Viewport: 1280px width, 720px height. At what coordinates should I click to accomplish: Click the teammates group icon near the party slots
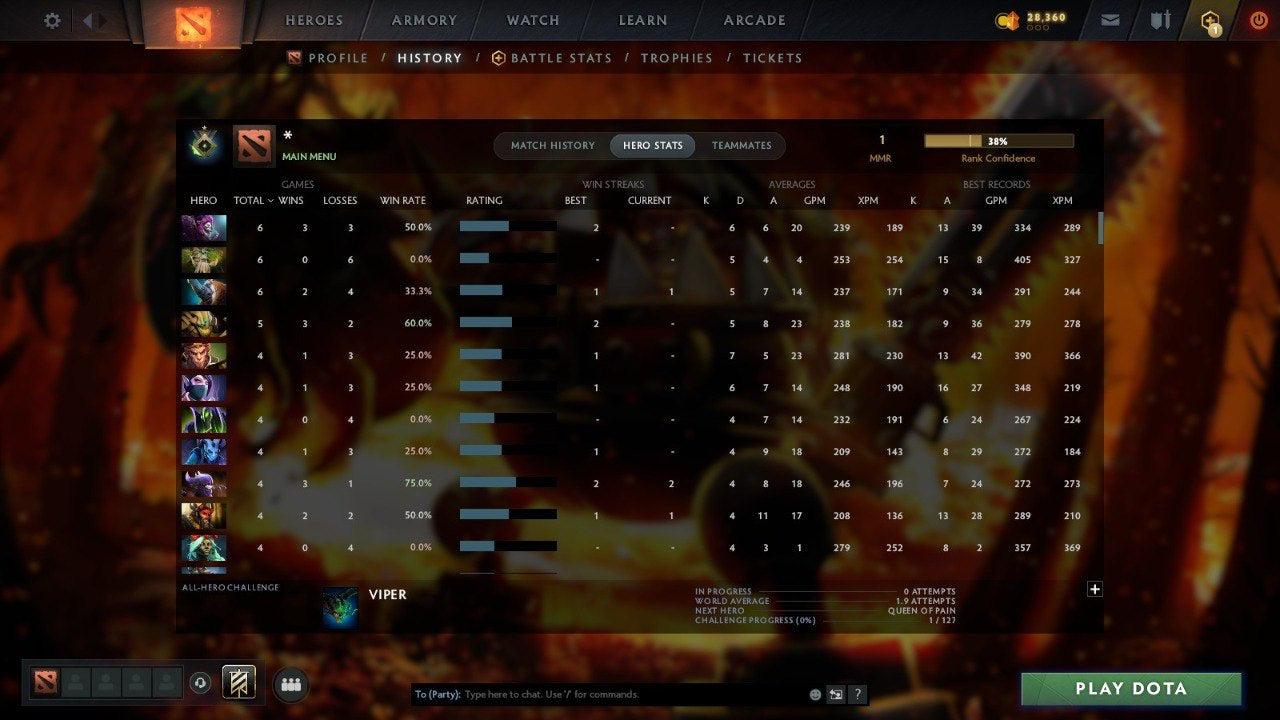tap(289, 685)
